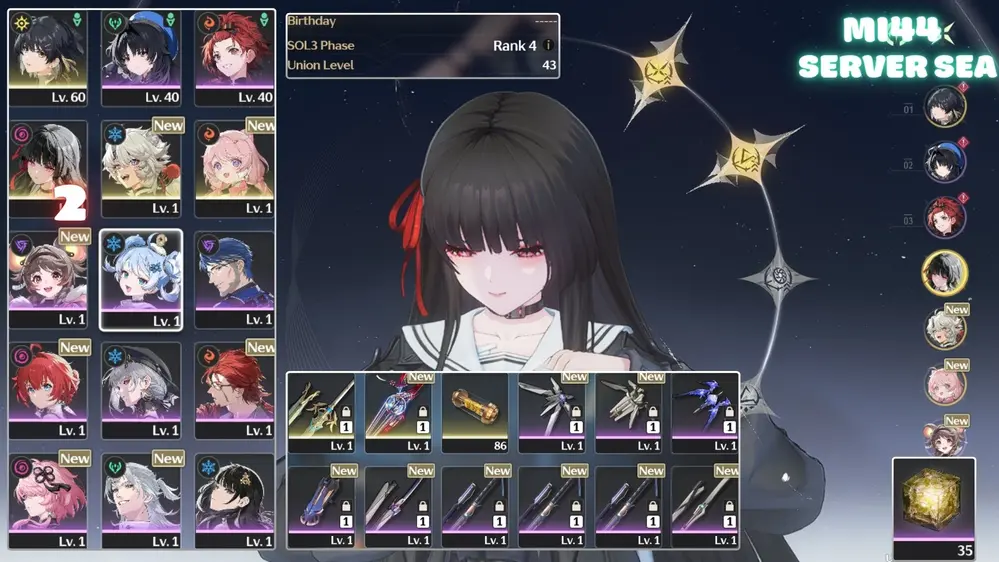Choose the highlighted blue-haired girl character card
Screen dimensions: 999x562
pos(140,279)
